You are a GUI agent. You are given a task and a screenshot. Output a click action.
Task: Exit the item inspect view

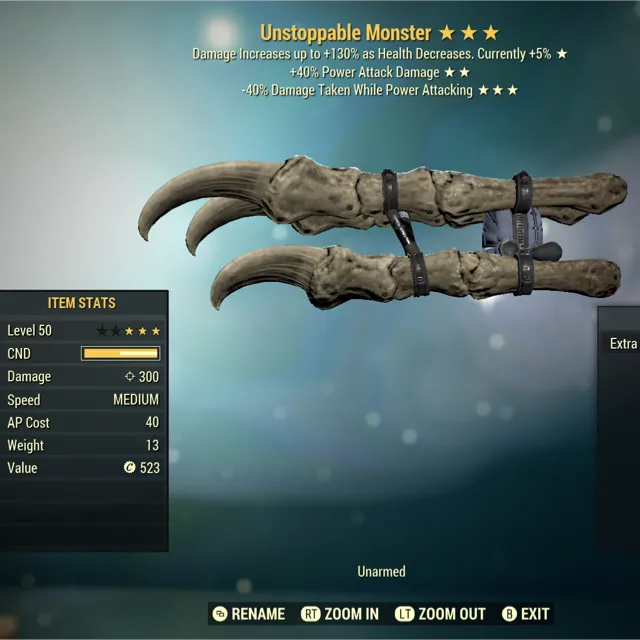526,614
